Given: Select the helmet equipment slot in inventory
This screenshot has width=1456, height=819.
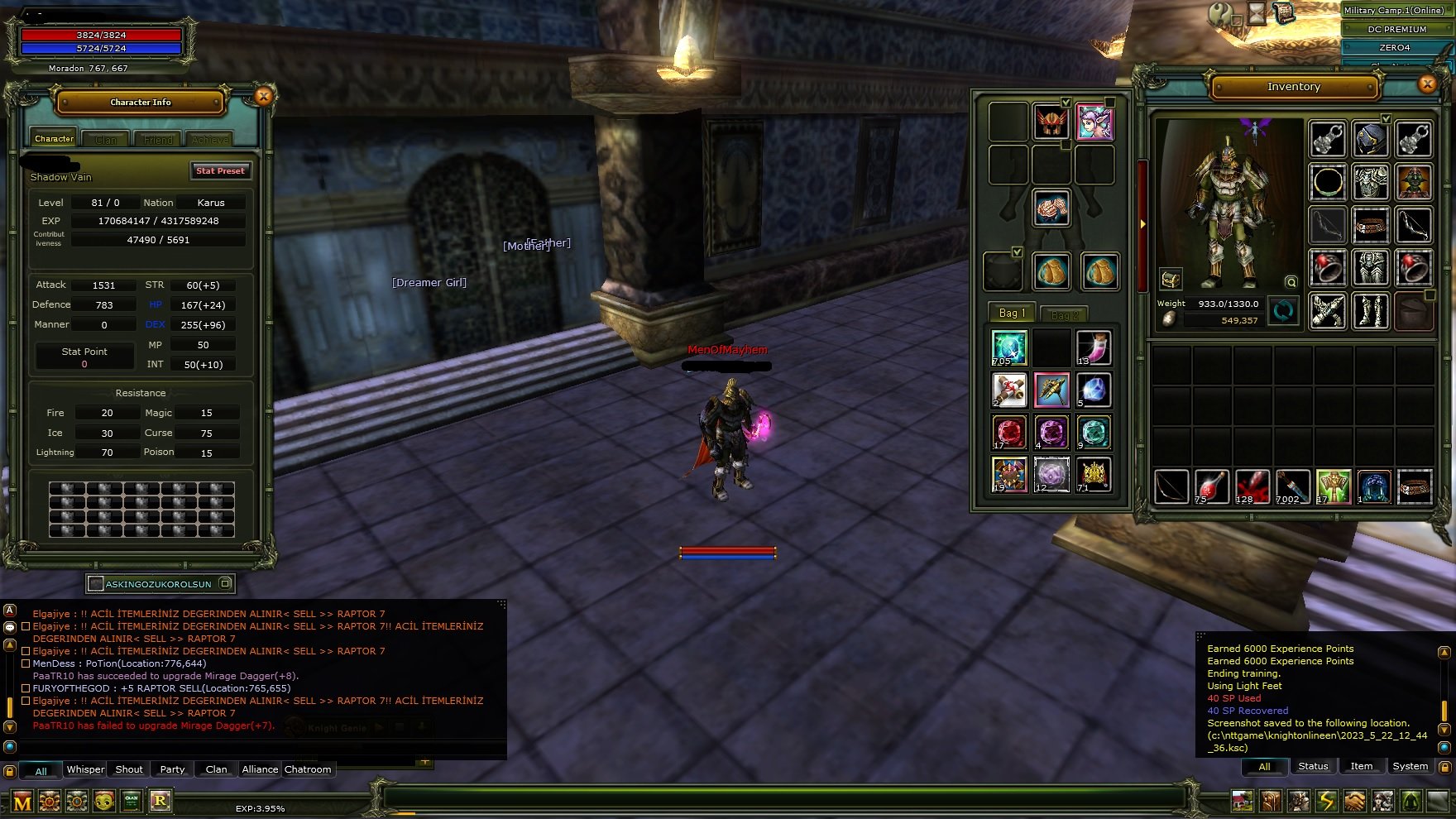Looking at the screenshot, I should pos(1370,139).
